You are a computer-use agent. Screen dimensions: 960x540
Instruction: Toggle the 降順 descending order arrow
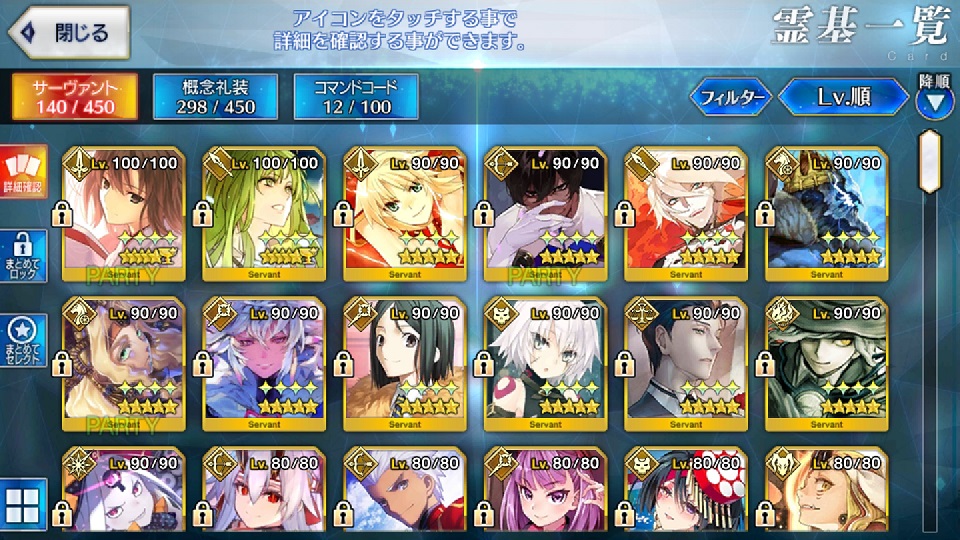934,100
